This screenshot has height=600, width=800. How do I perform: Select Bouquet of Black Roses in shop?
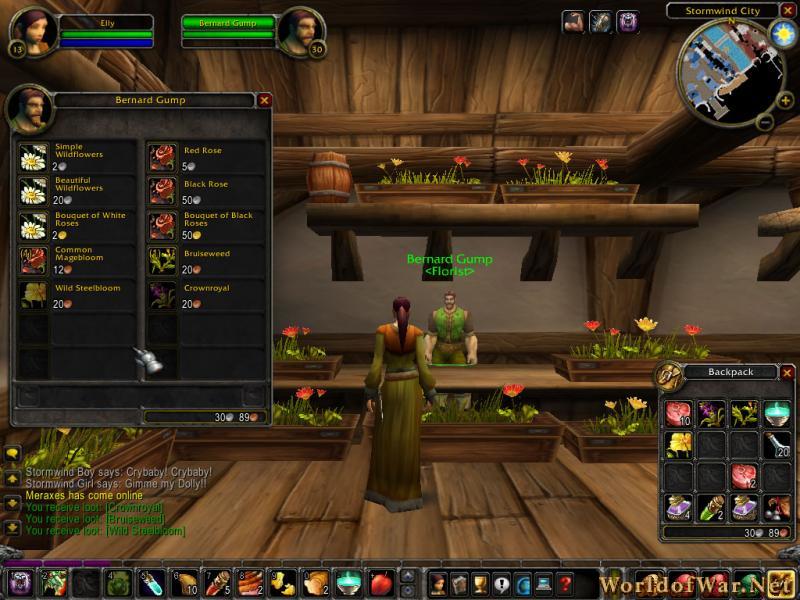tap(163, 225)
